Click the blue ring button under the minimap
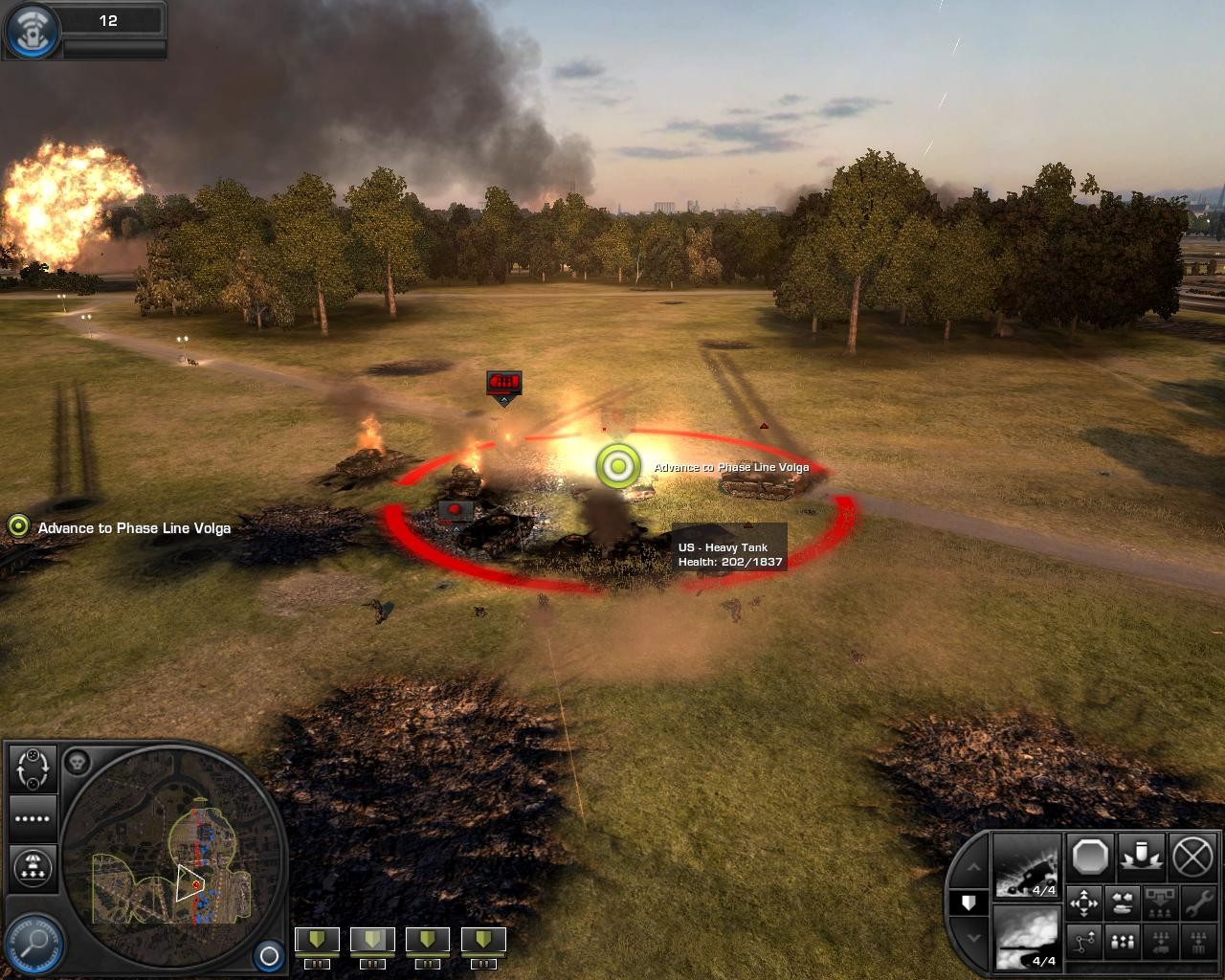Screen dimensions: 1225x980 269,955
